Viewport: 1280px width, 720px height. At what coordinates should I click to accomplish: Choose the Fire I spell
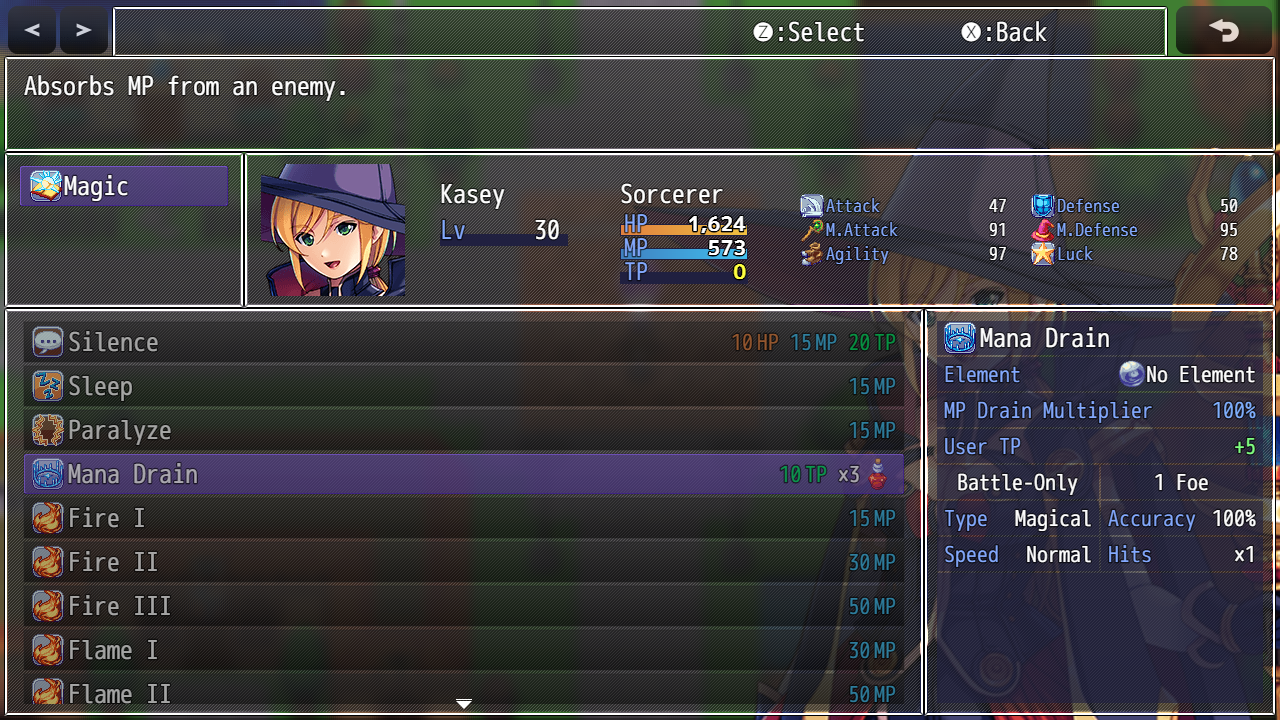[463, 518]
